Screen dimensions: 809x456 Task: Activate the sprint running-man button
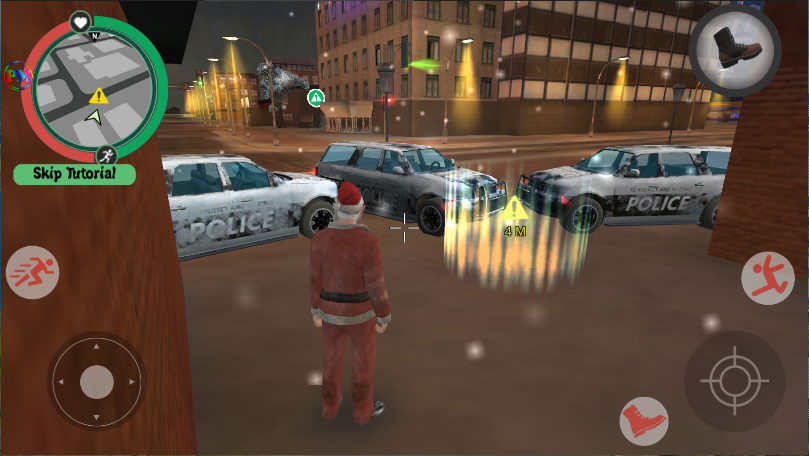(x=33, y=272)
